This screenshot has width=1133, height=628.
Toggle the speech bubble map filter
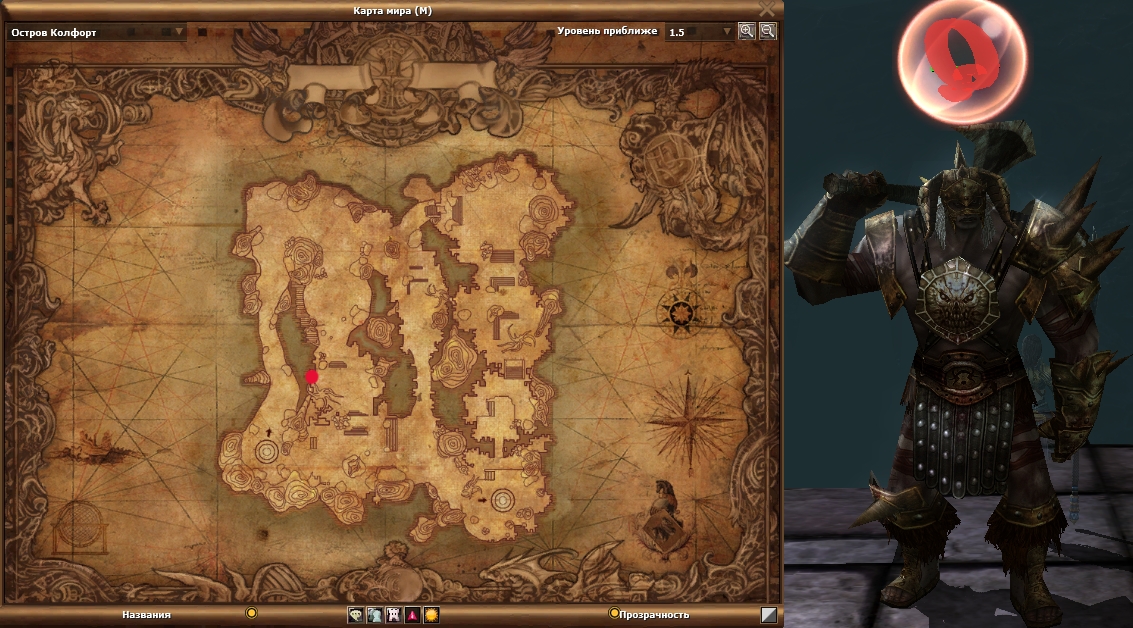point(355,615)
